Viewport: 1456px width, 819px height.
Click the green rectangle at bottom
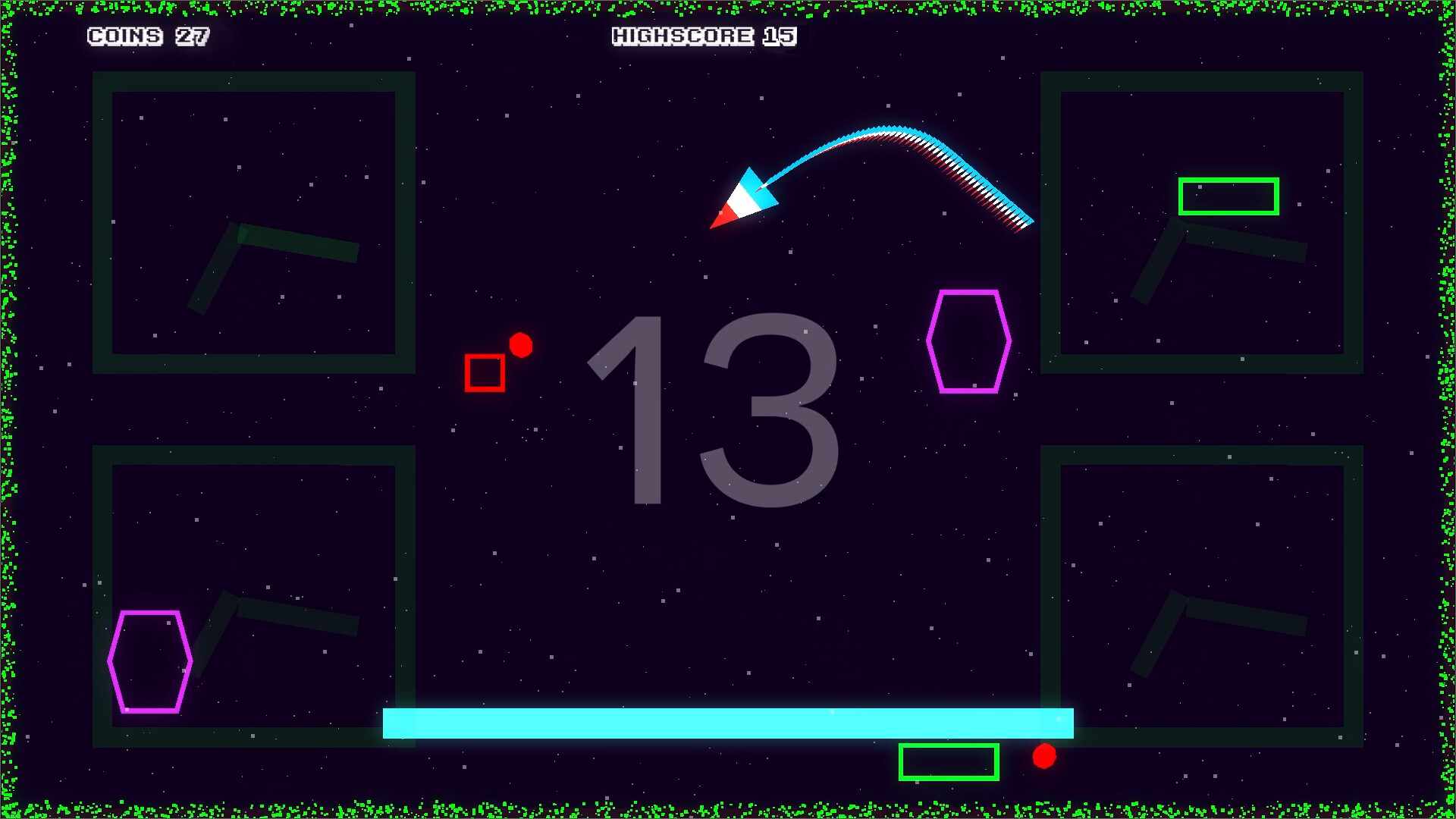pos(947,761)
